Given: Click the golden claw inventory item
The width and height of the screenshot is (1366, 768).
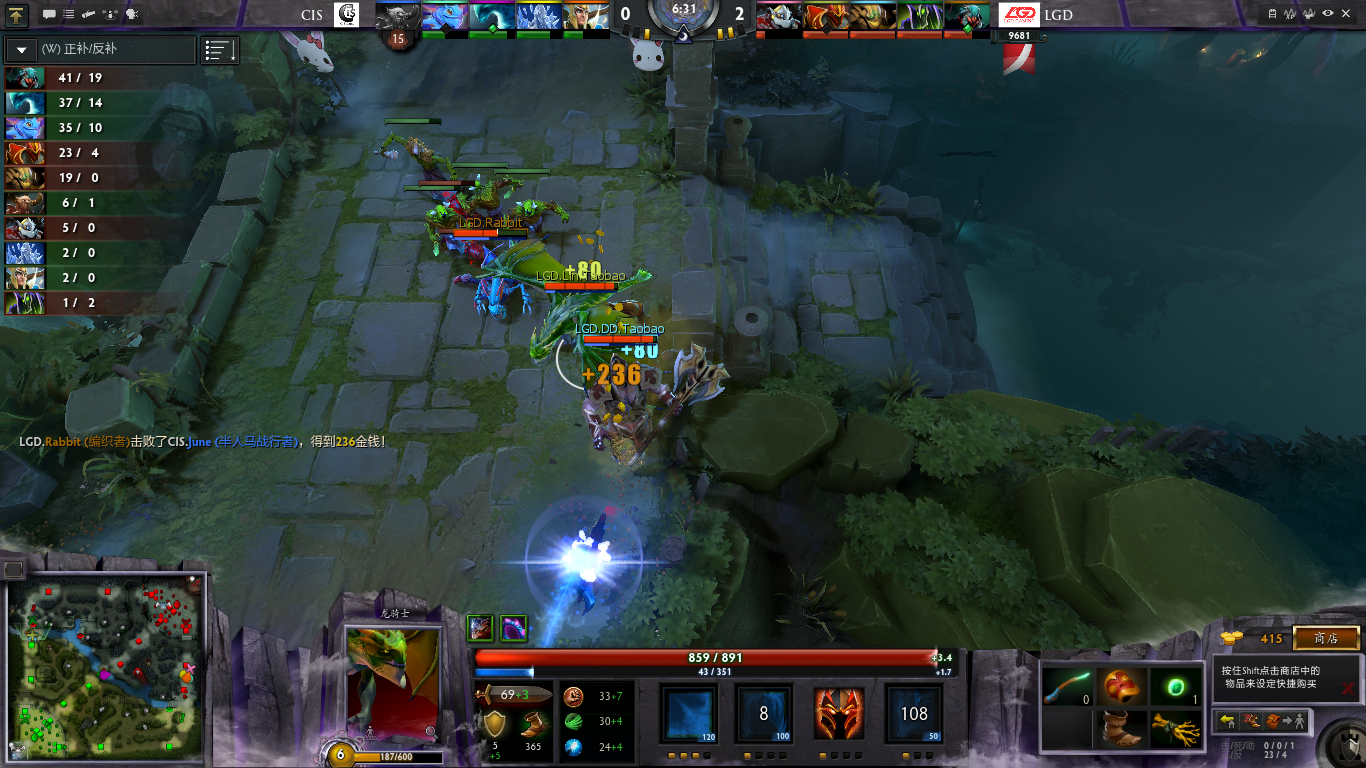Looking at the screenshot, I should pos(1176,730).
